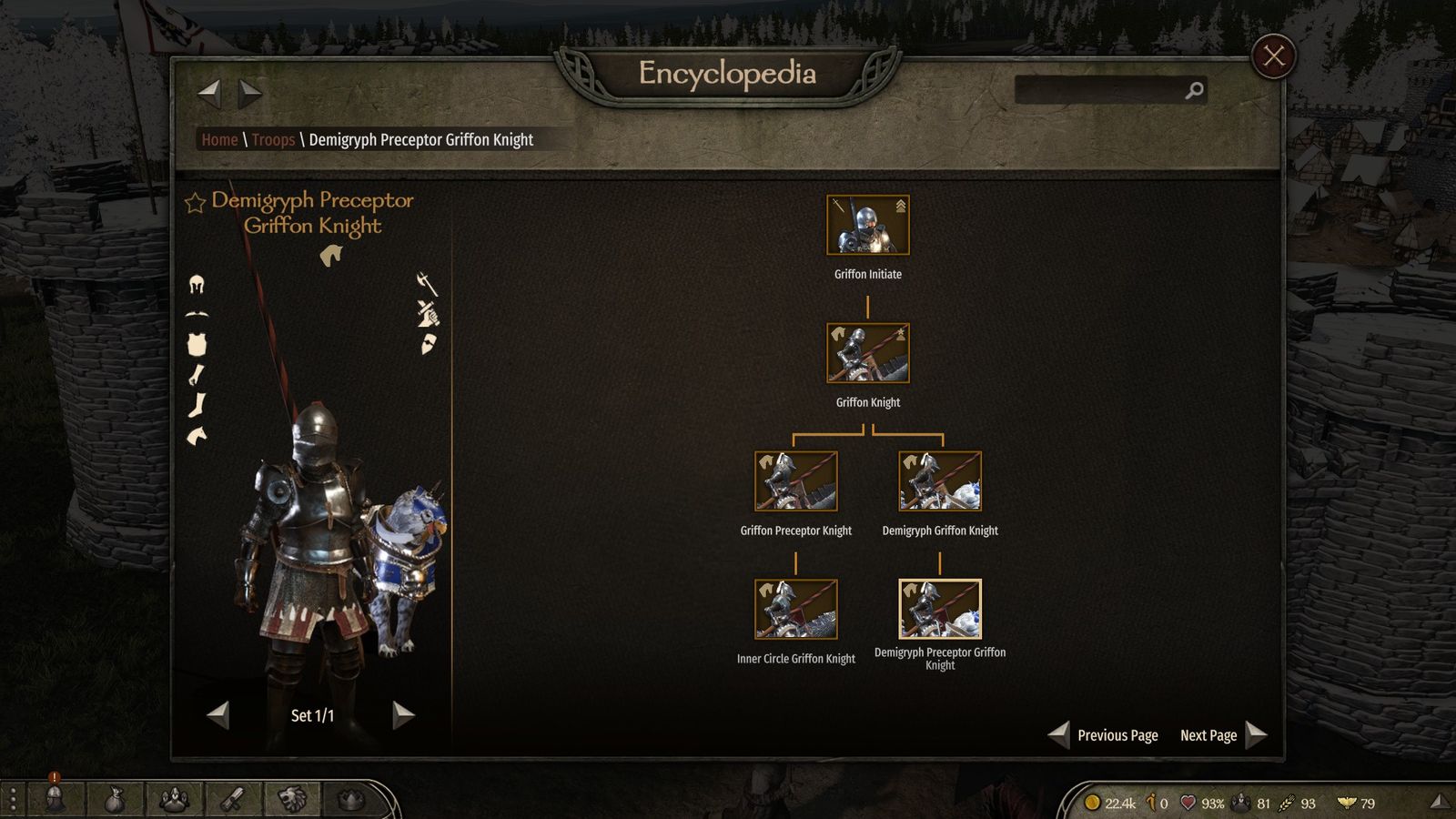Click the Demigryph Preceptor Griffon Knight tile
Viewport: 1456px width, 819px height.
click(939, 611)
